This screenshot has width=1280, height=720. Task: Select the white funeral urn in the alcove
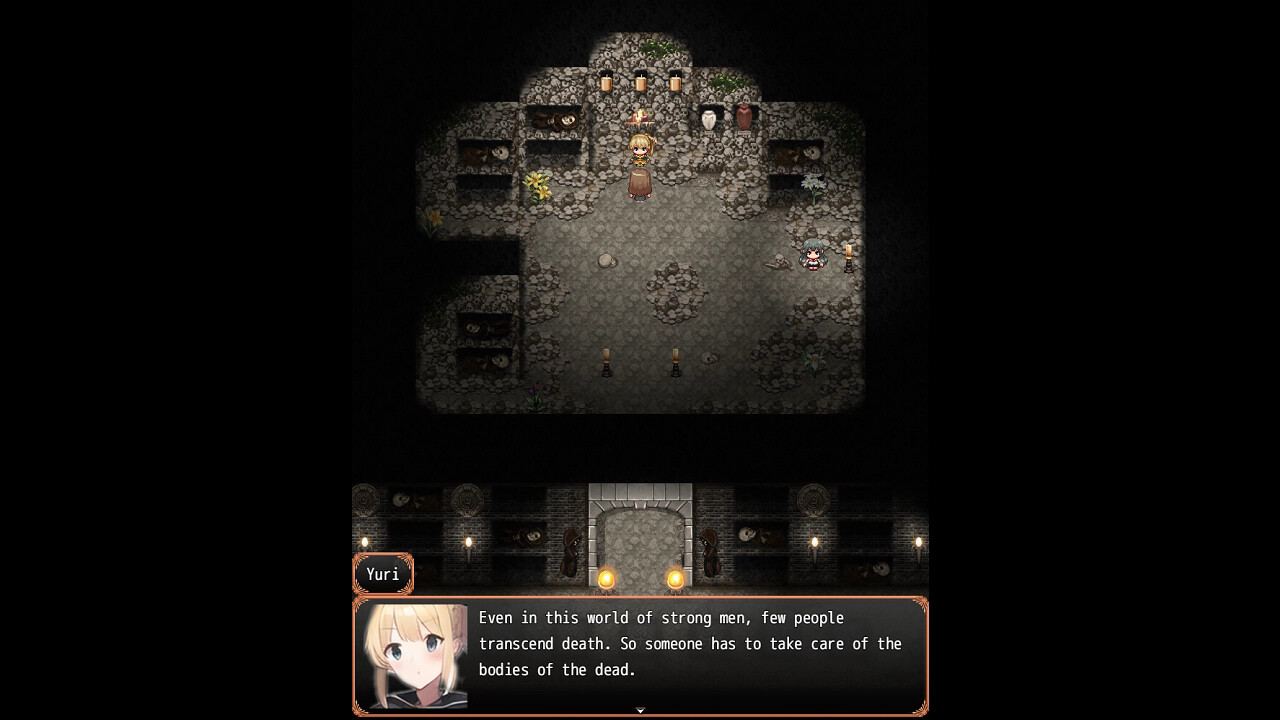(x=707, y=120)
